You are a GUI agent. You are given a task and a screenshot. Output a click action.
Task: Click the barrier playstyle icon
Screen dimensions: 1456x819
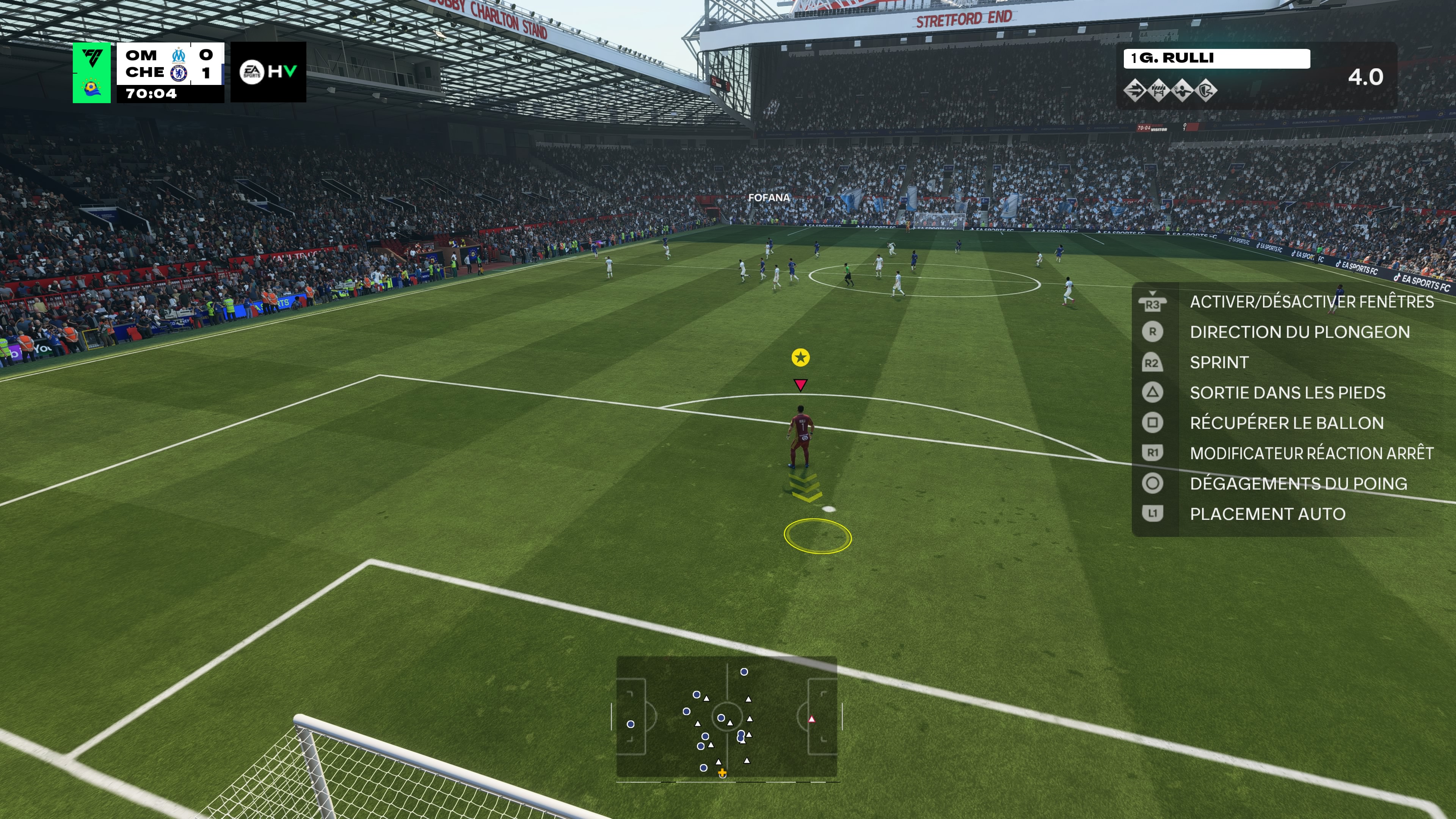1158,91
